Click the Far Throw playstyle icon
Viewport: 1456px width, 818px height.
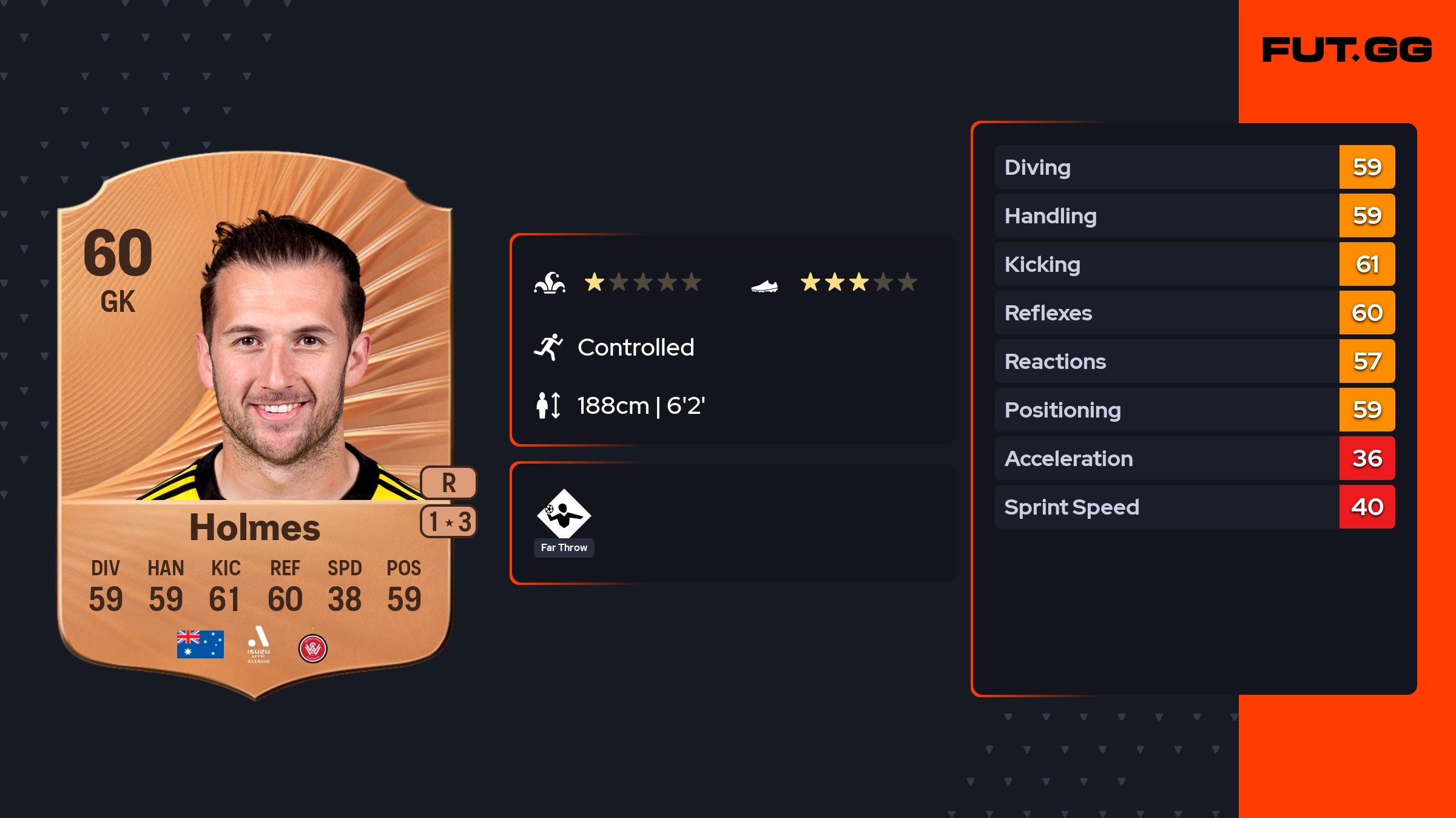(x=564, y=514)
